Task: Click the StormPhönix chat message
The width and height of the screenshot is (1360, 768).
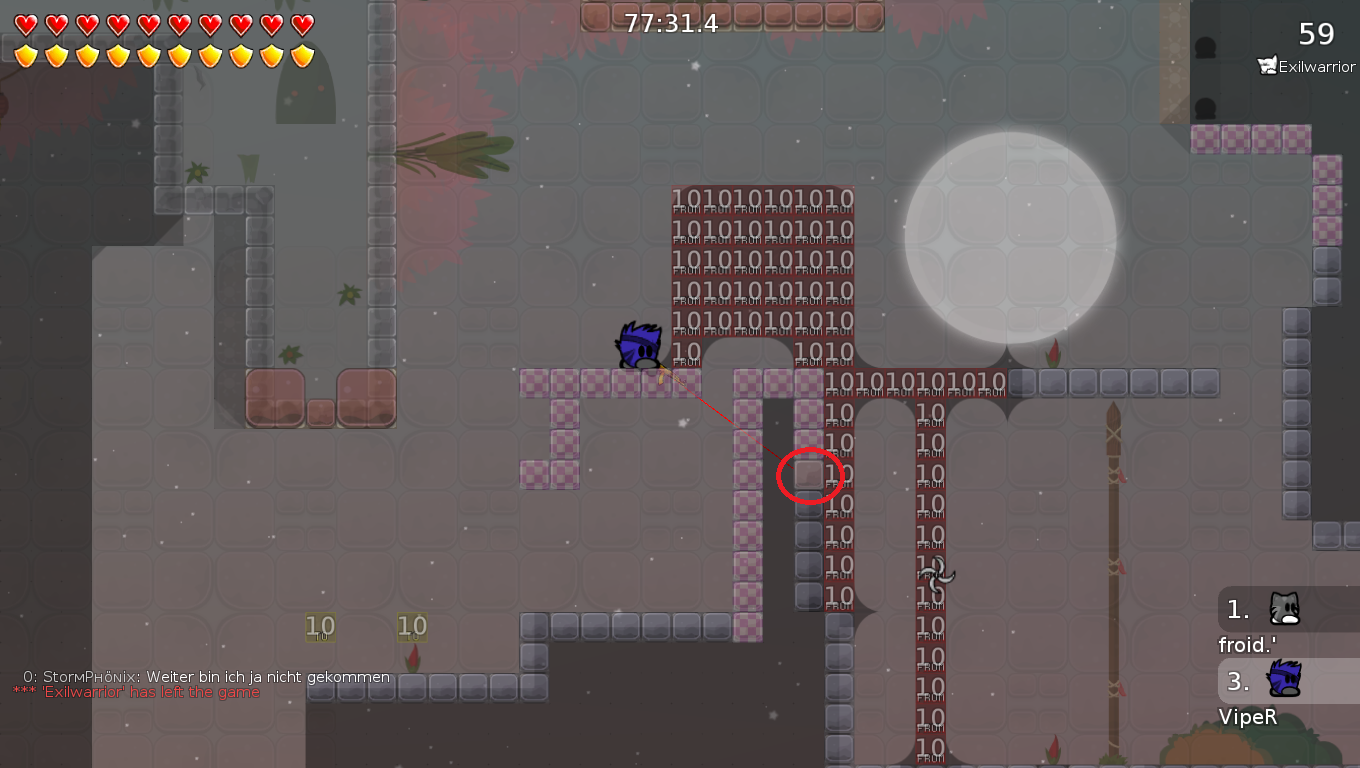Action: pyautogui.click(x=206, y=677)
